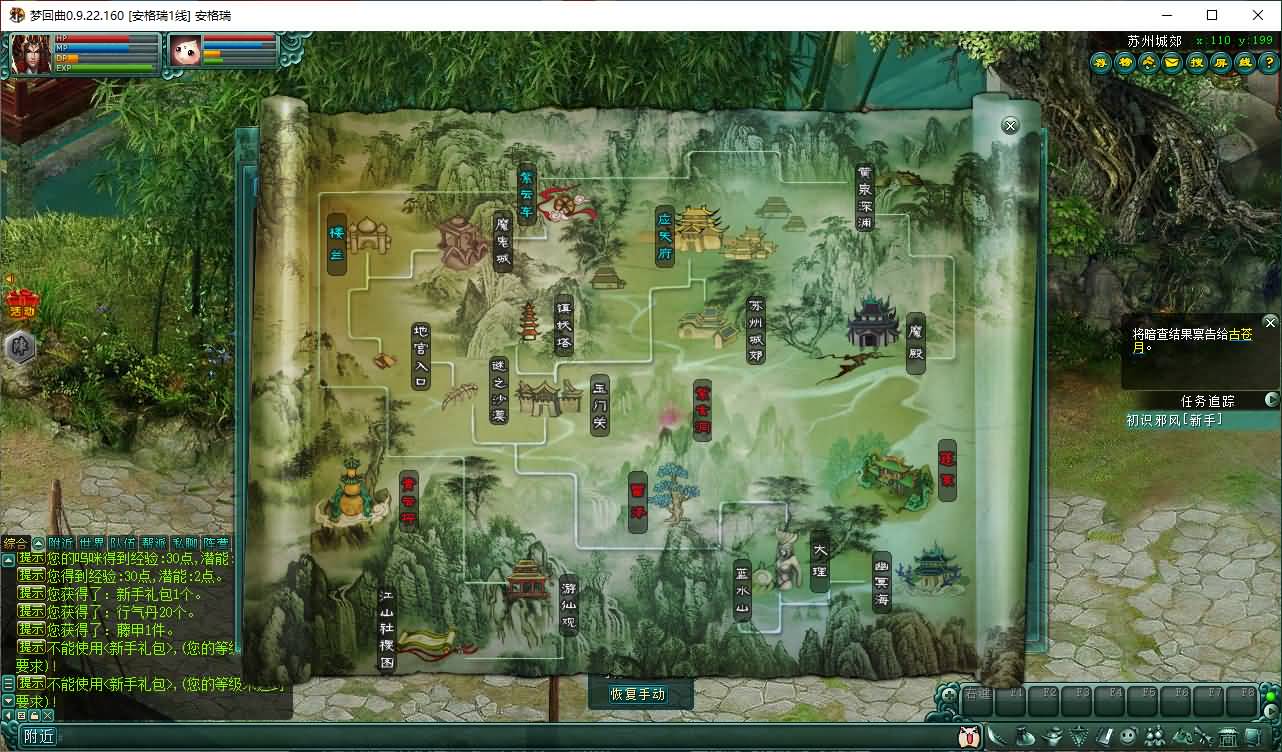Toggle the green dot beside the F8 slot
Image resolution: width=1282 pixels, height=752 pixels.
[x=1270, y=696]
